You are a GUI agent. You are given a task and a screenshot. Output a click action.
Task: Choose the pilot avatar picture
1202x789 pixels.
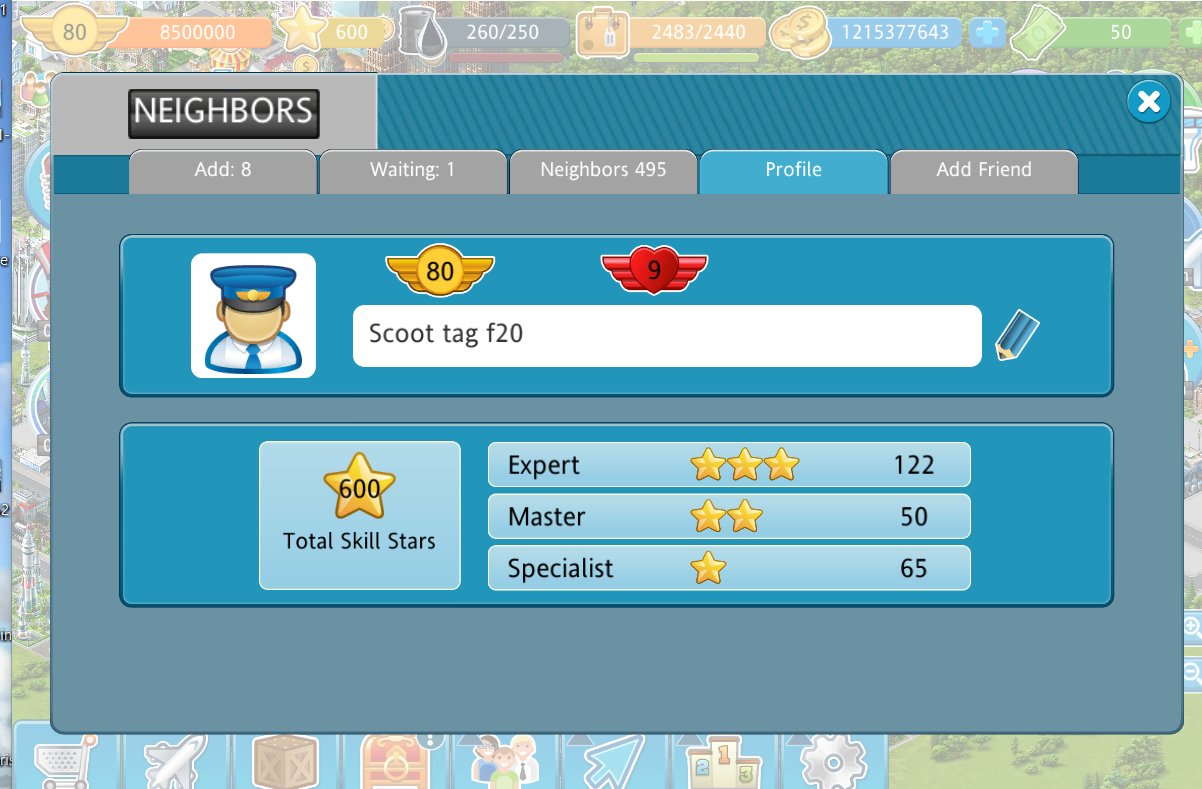(x=253, y=316)
